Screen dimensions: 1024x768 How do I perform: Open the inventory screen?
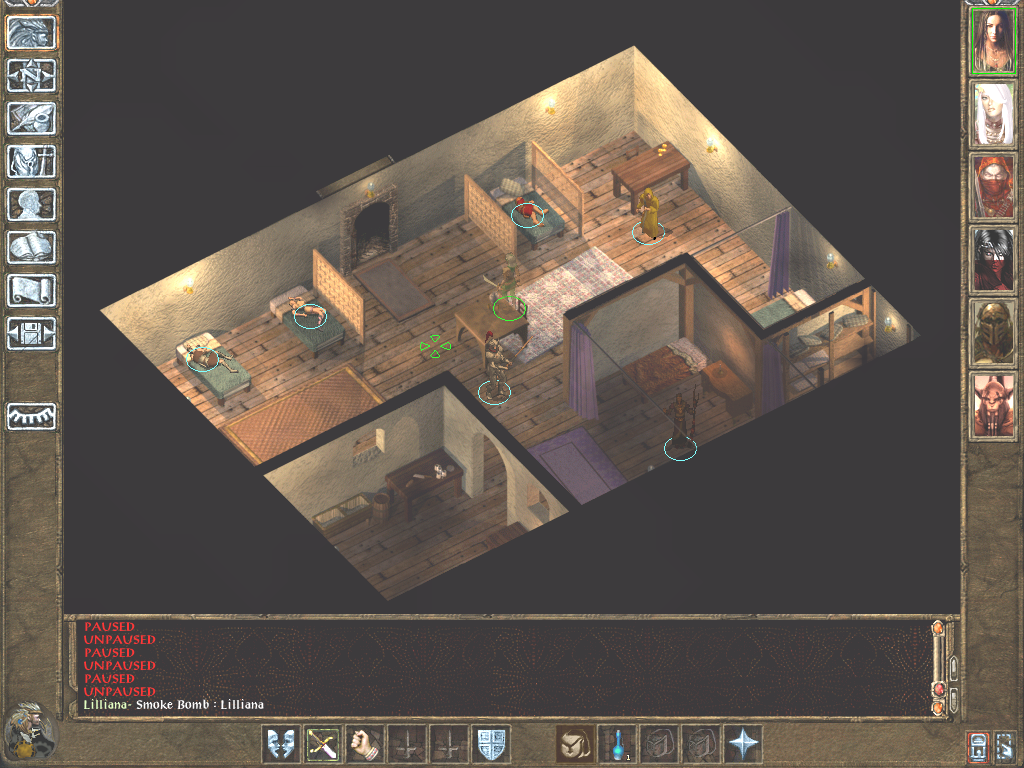32,161
